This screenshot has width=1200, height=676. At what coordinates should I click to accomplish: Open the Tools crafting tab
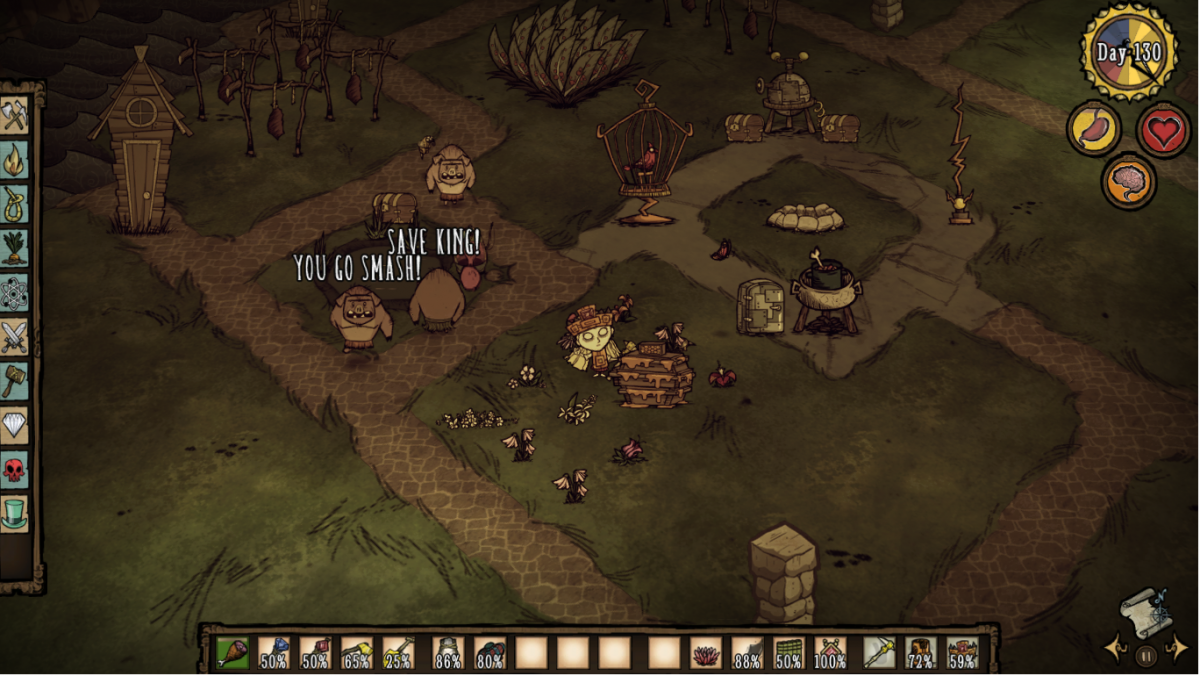[14, 115]
